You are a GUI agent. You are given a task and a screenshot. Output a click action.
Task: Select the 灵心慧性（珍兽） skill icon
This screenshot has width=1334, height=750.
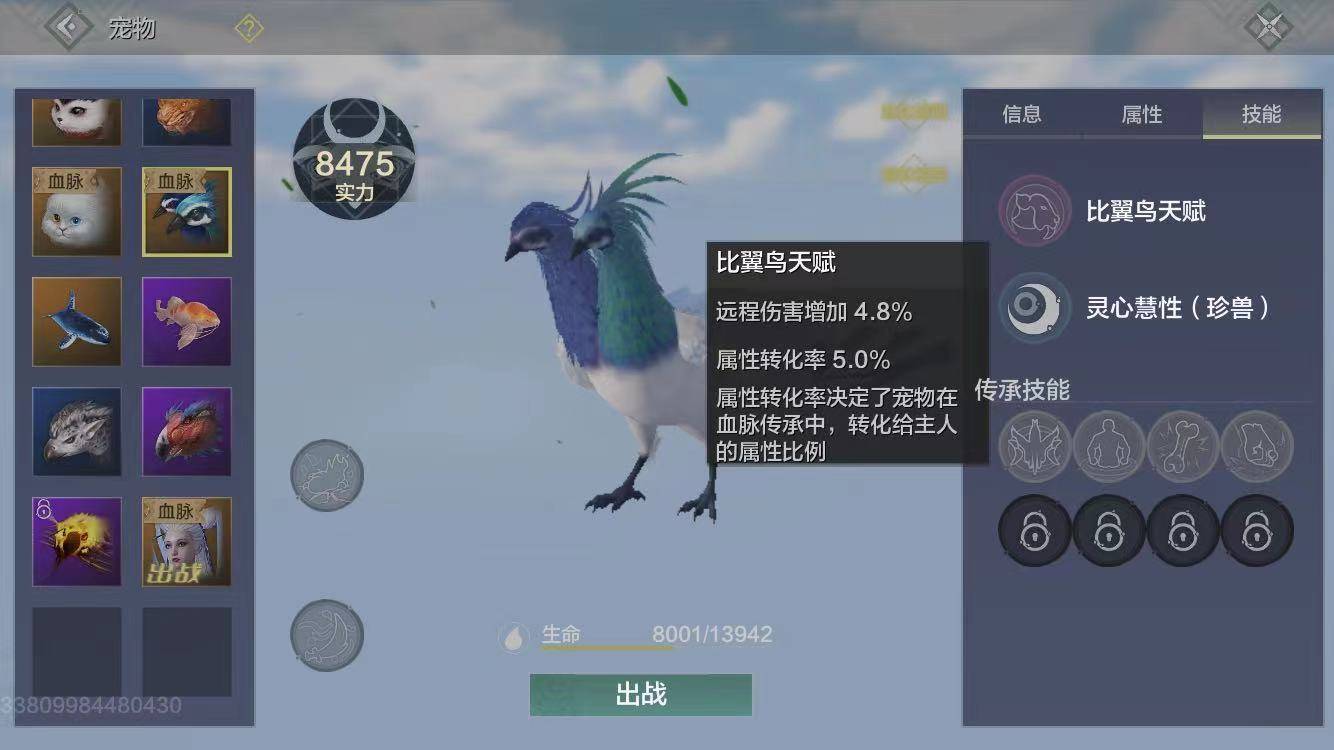(1033, 310)
